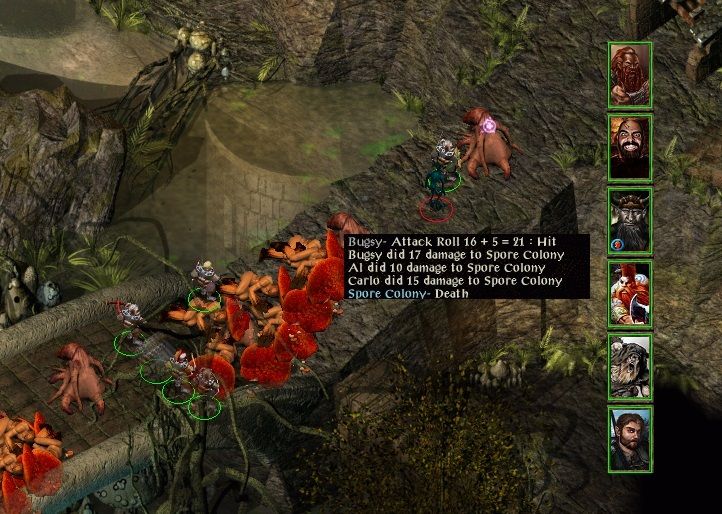Select the horned-helmet grey-beard portrait
The height and width of the screenshot is (514, 722).
[x=630, y=220]
